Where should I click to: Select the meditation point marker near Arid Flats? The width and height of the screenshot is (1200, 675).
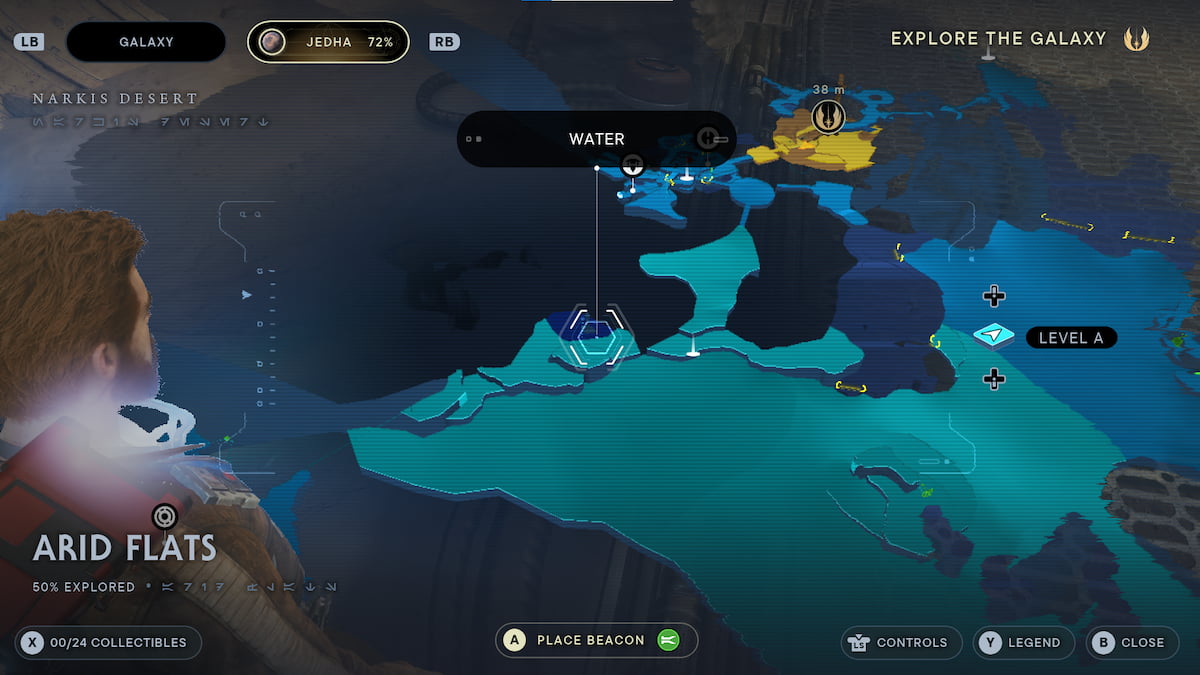[164, 516]
